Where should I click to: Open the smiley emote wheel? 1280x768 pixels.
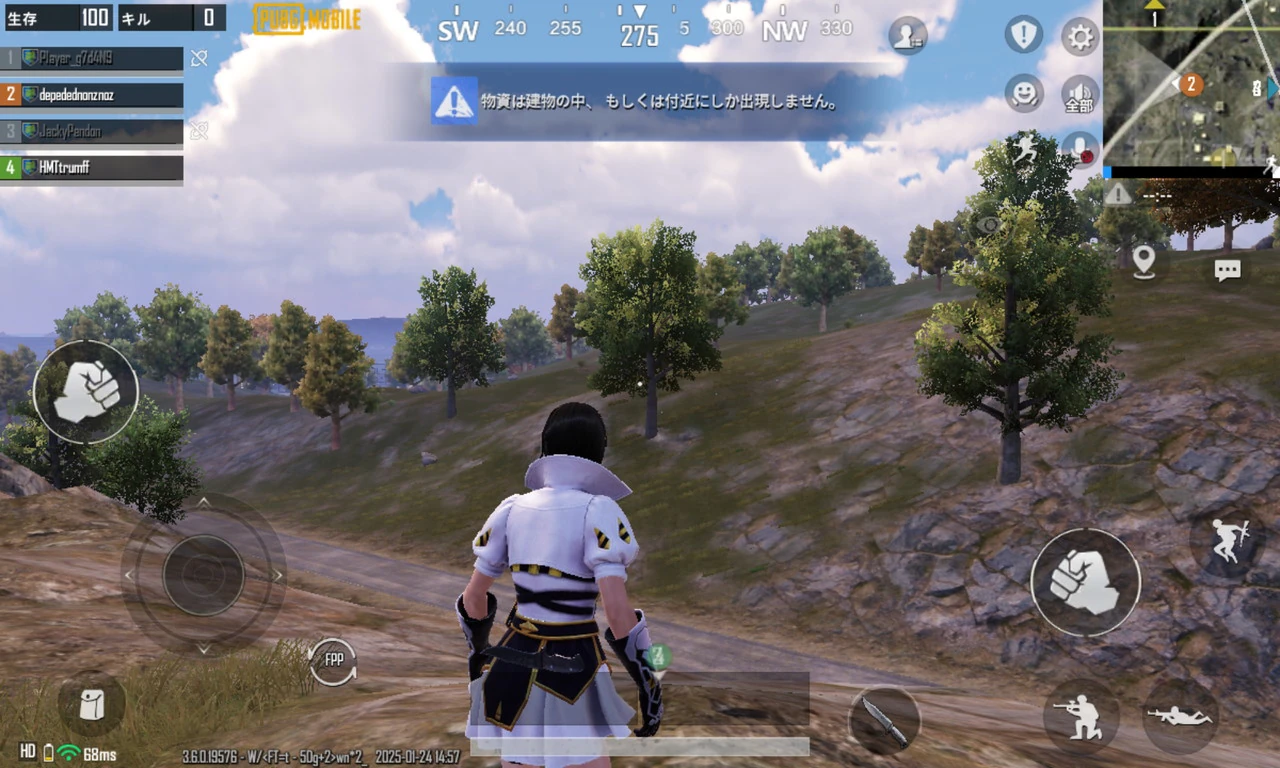pos(1024,93)
